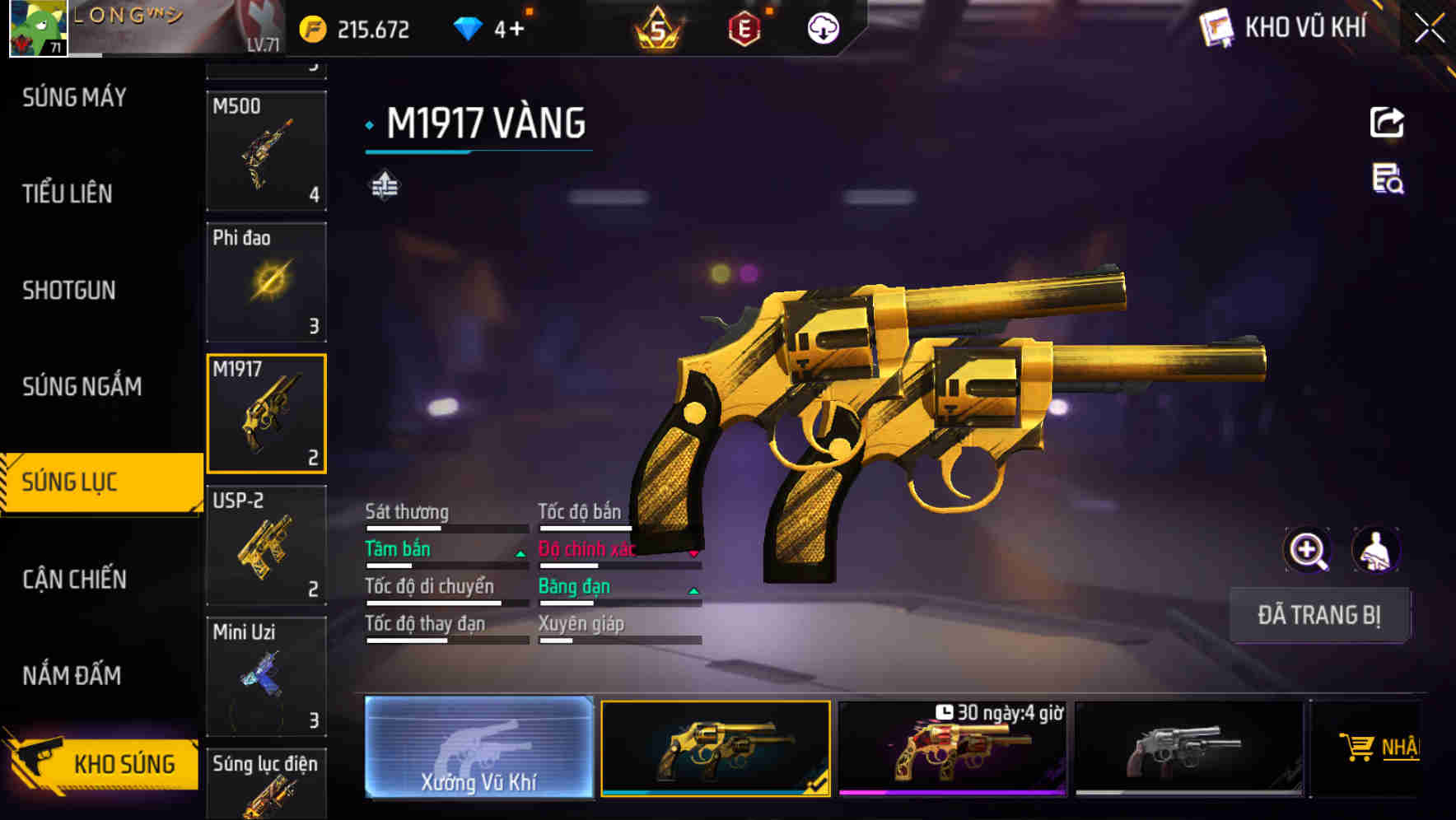Choose the Cận Chiến category

click(x=74, y=579)
